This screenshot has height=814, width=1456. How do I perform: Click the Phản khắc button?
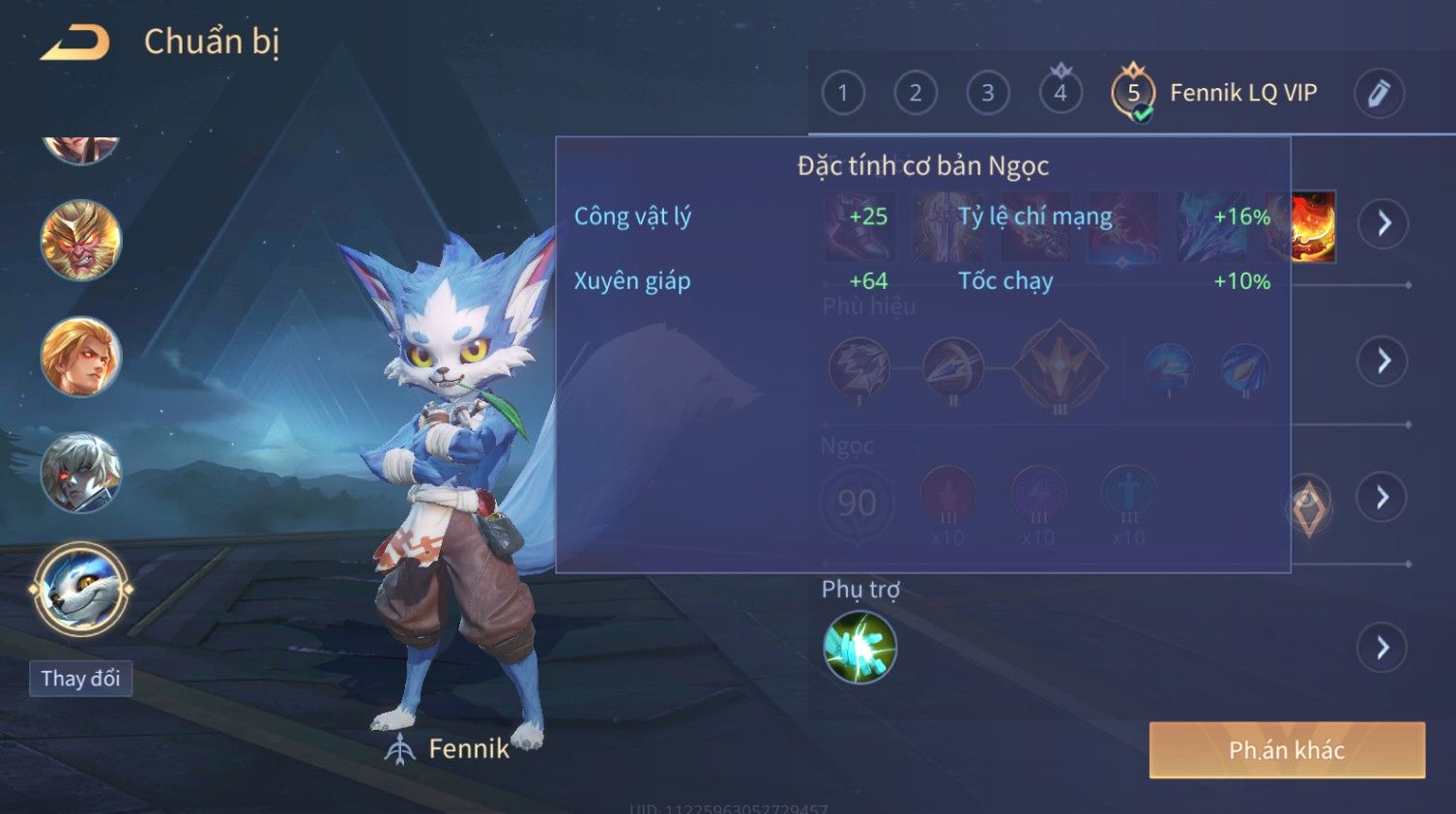point(1286,750)
